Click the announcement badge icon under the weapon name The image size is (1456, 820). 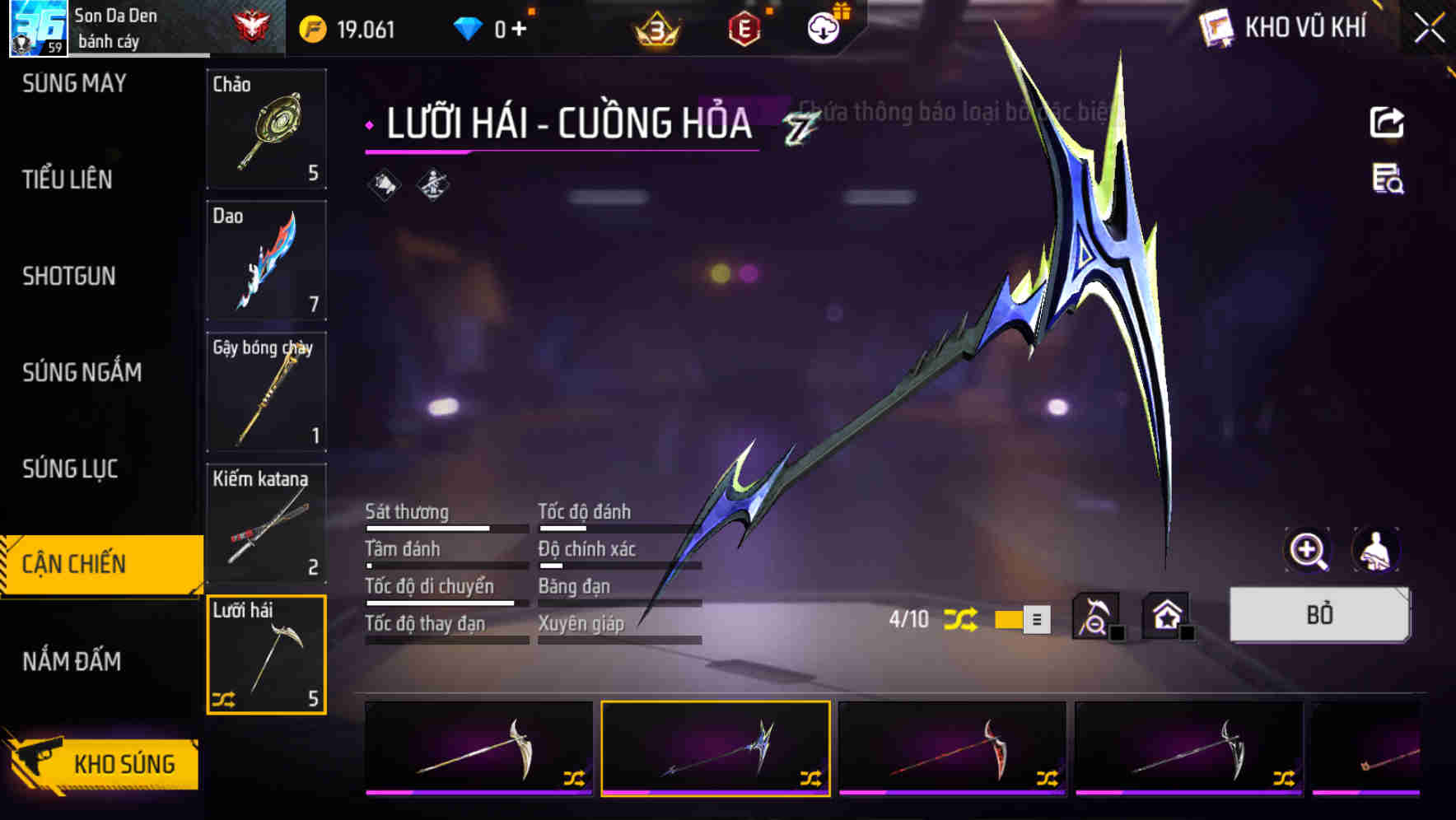point(384,183)
